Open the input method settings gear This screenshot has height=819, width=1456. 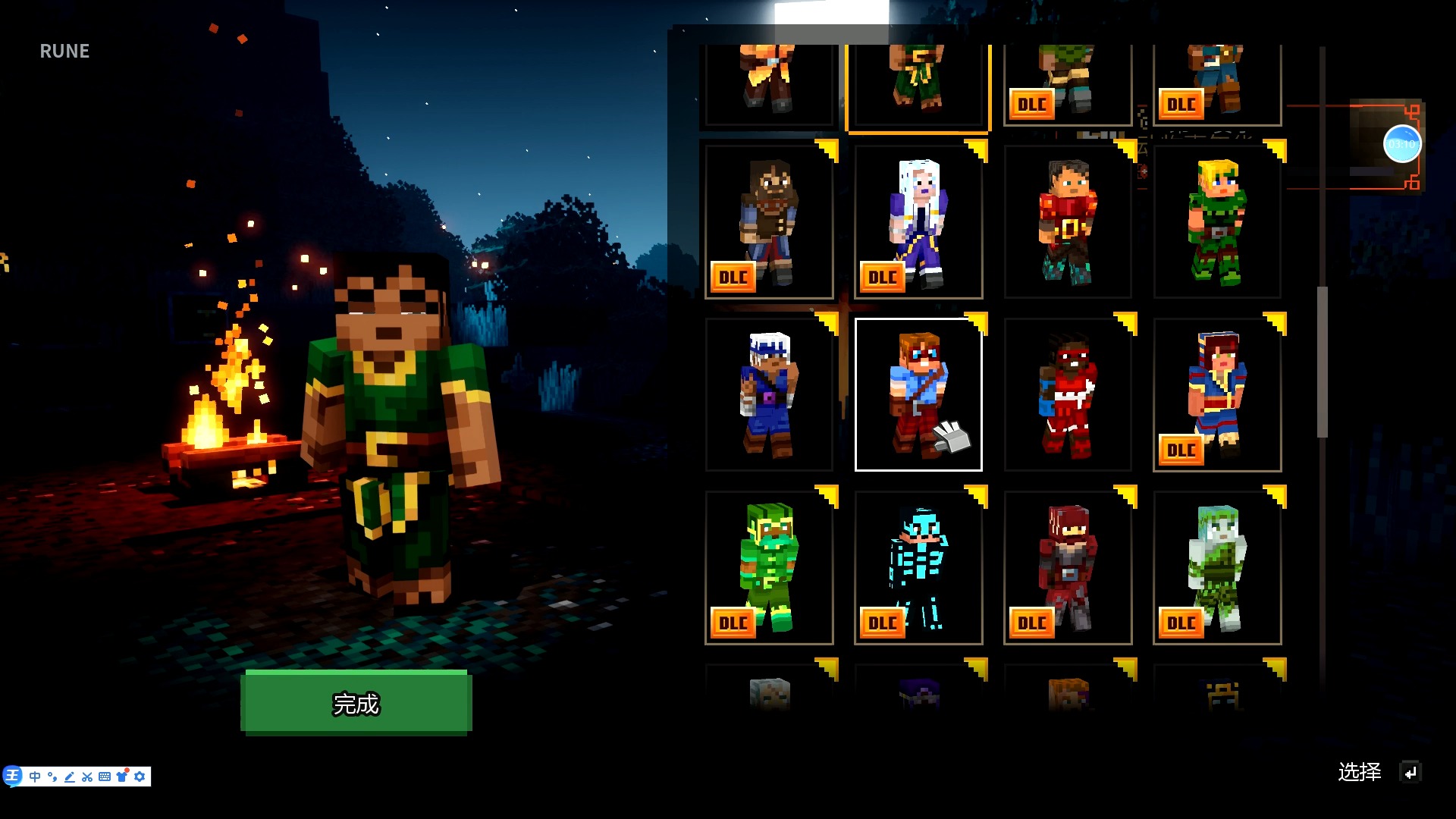140,777
